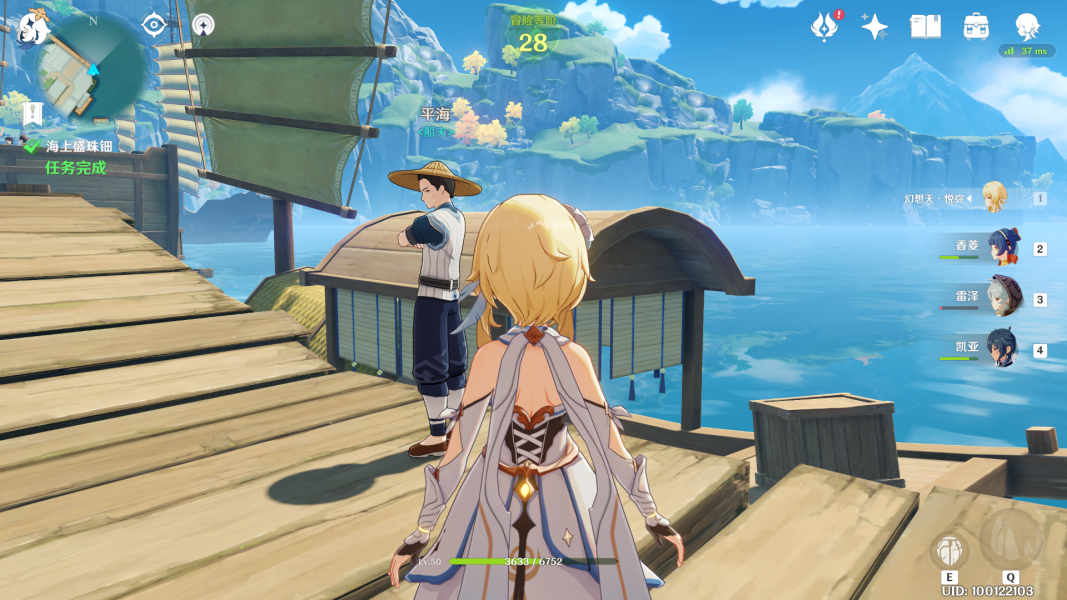Open the quest list banner icon
Screen dimensions: 1067x600
(x=33, y=112)
